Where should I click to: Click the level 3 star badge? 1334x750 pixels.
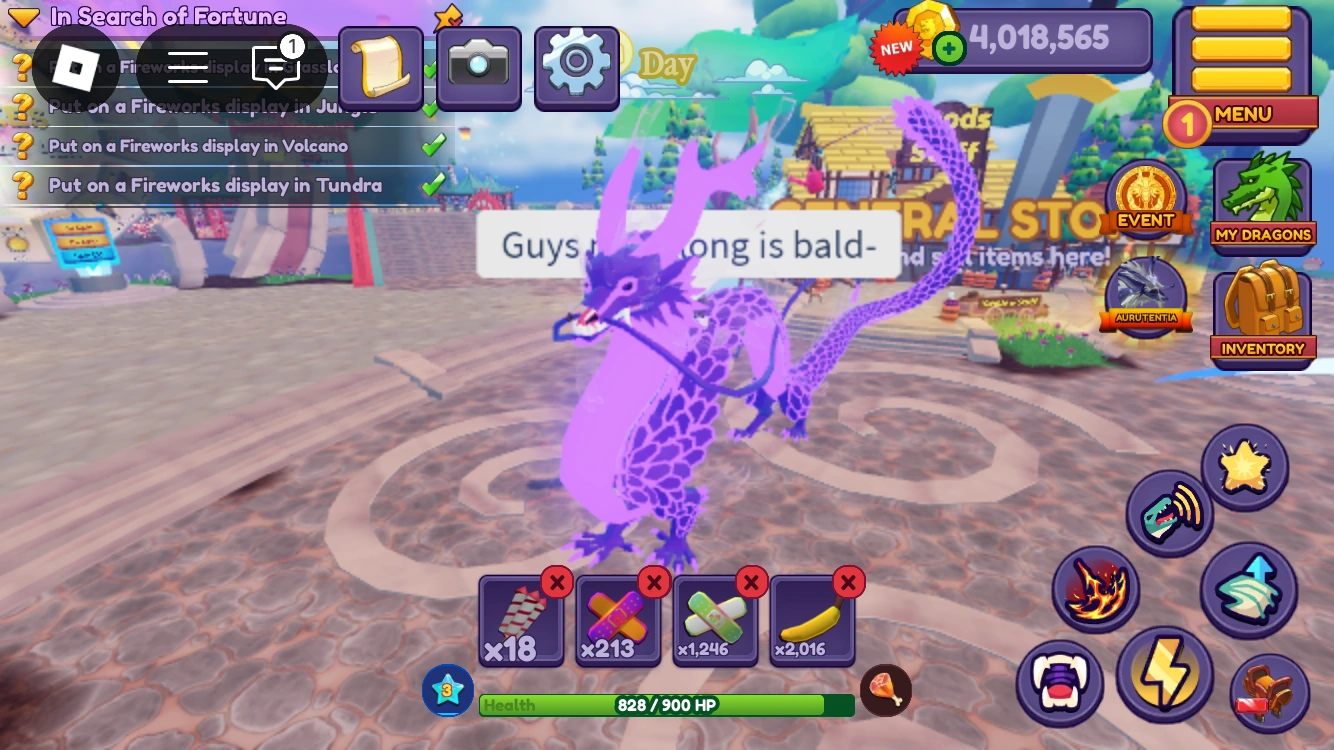[447, 689]
